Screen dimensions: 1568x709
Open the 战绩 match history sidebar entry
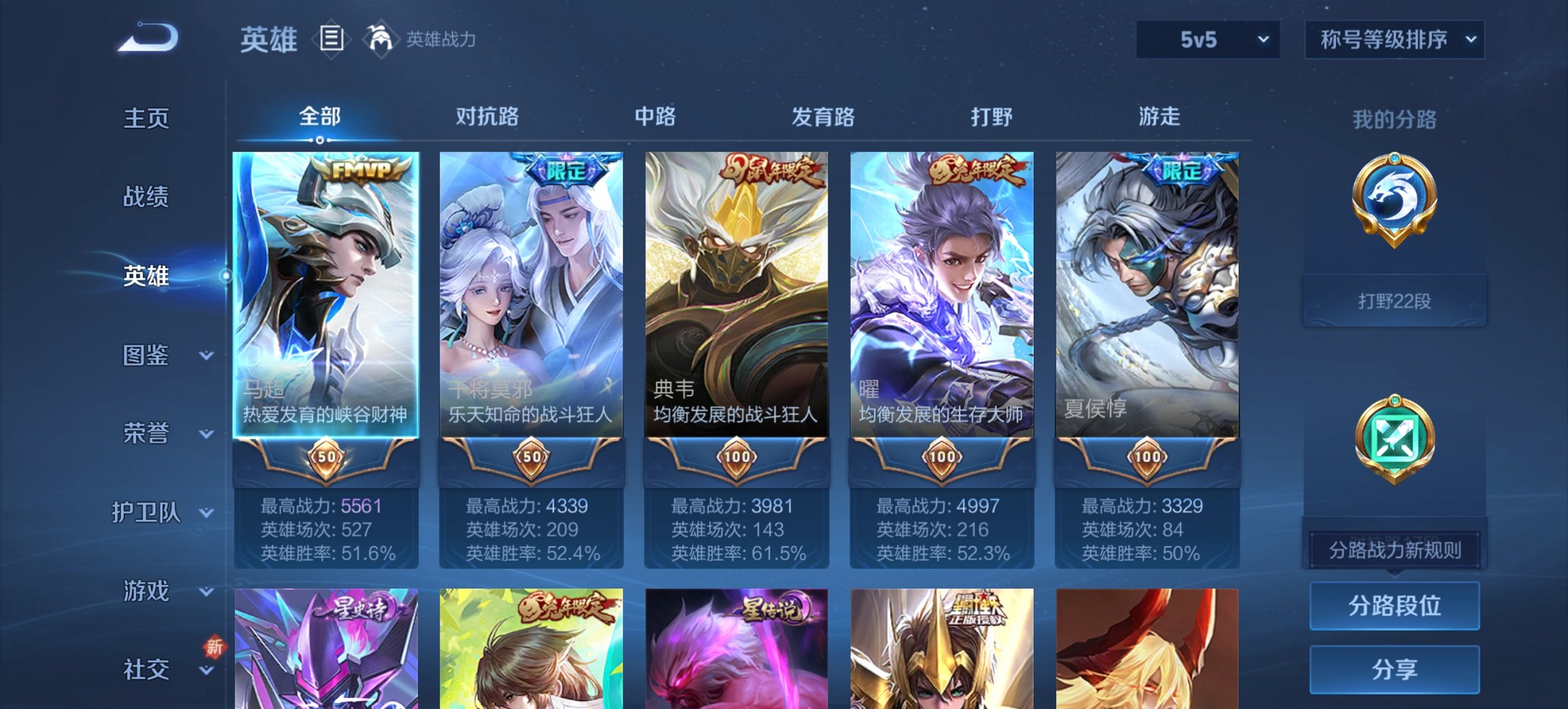(x=147, y=198)
